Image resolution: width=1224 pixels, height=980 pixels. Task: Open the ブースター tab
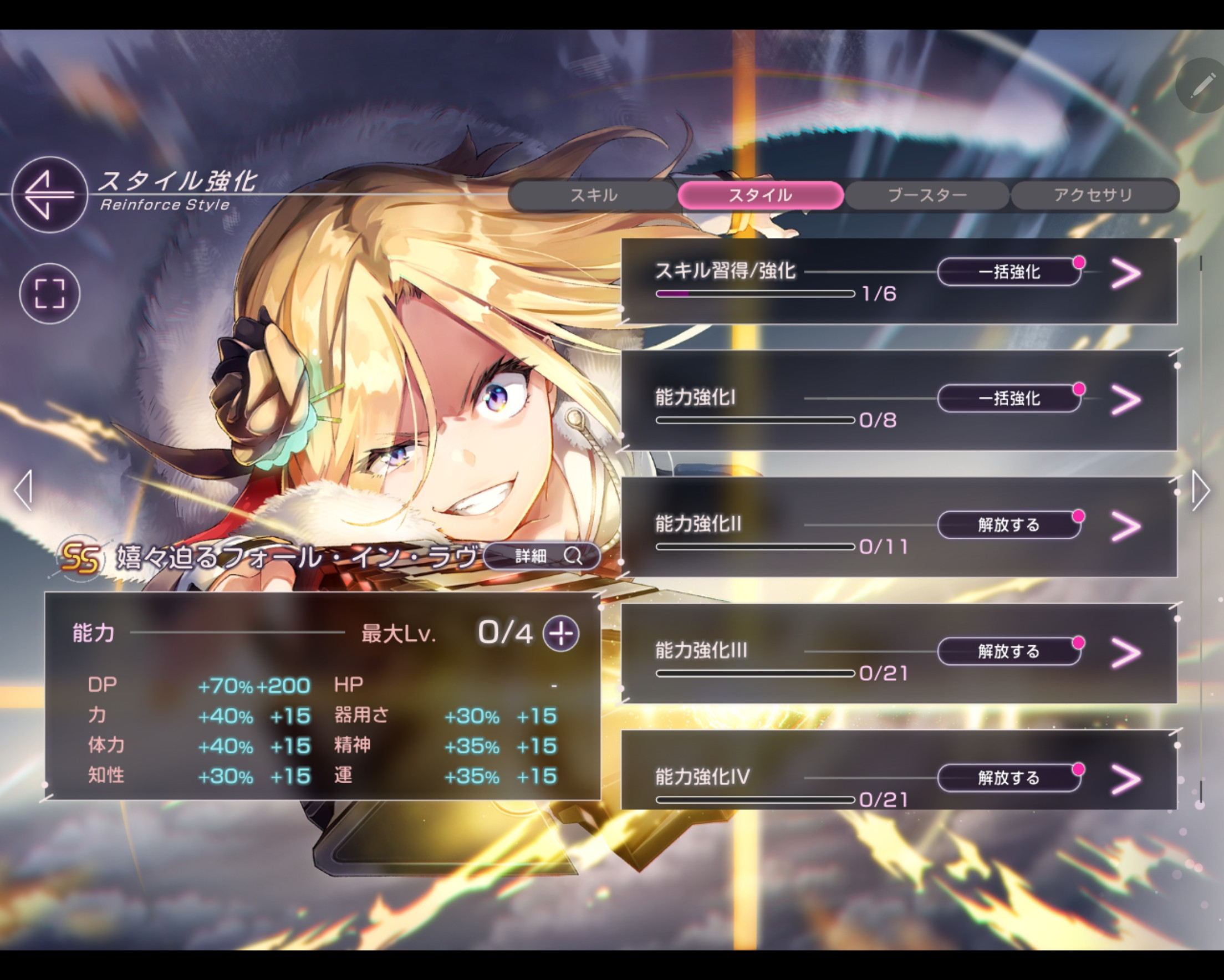[926, 195]
